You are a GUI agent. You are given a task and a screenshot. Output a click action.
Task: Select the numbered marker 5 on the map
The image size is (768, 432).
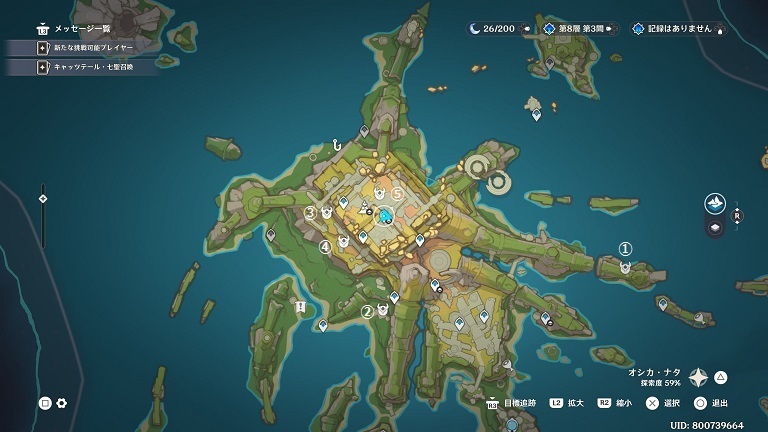pos(396,193)
